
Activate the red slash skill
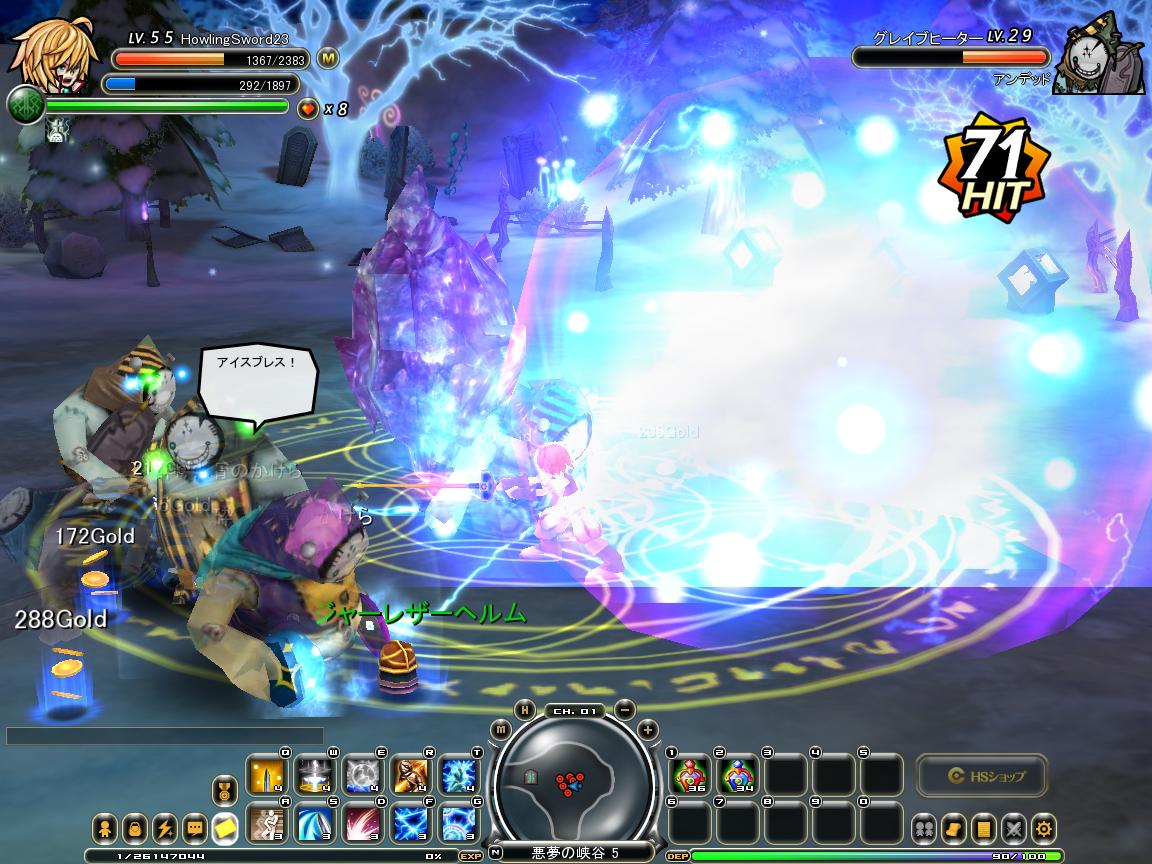point(363,824)
